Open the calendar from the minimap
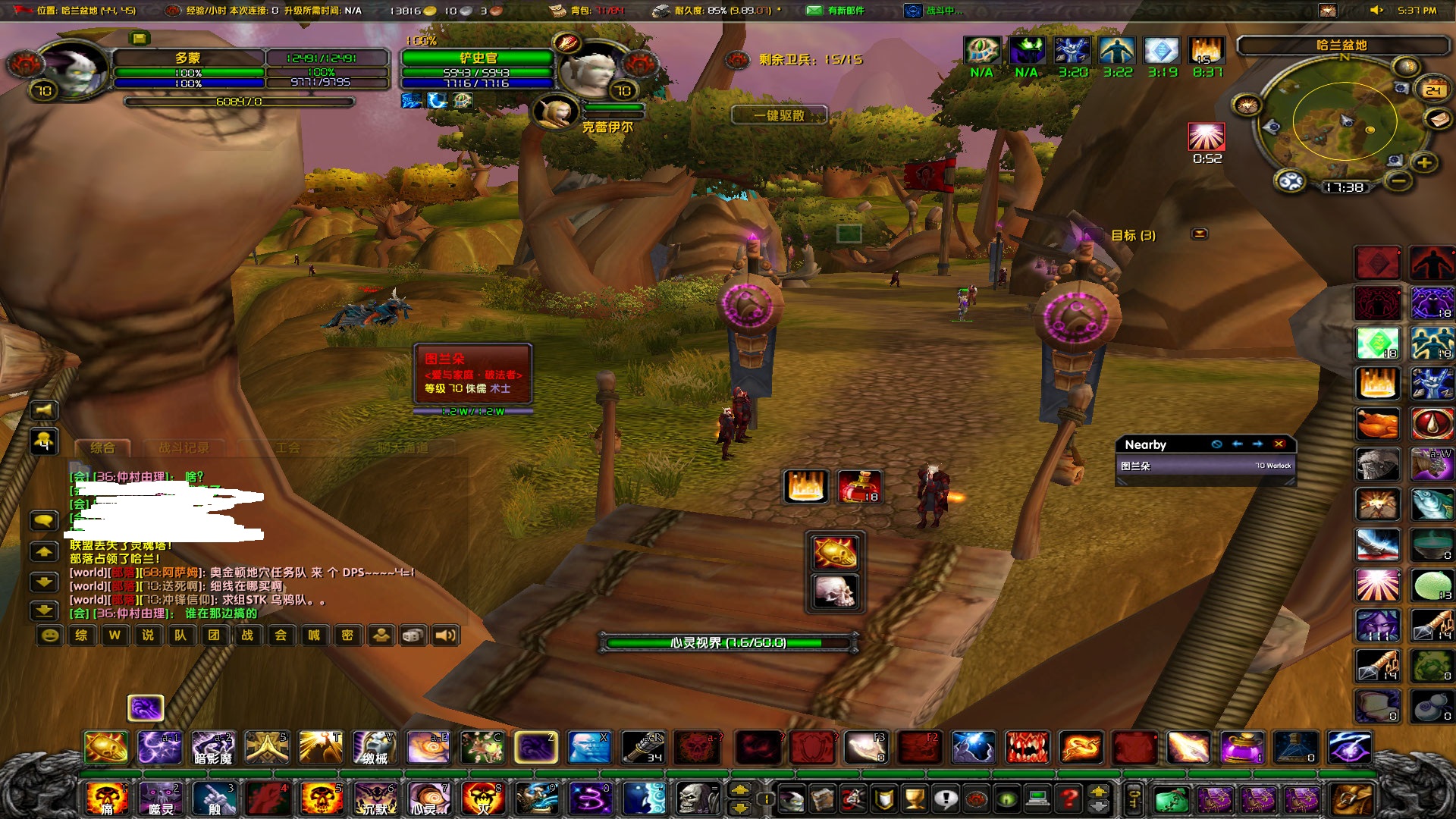1456x819 pixels. coord(1434,89)
